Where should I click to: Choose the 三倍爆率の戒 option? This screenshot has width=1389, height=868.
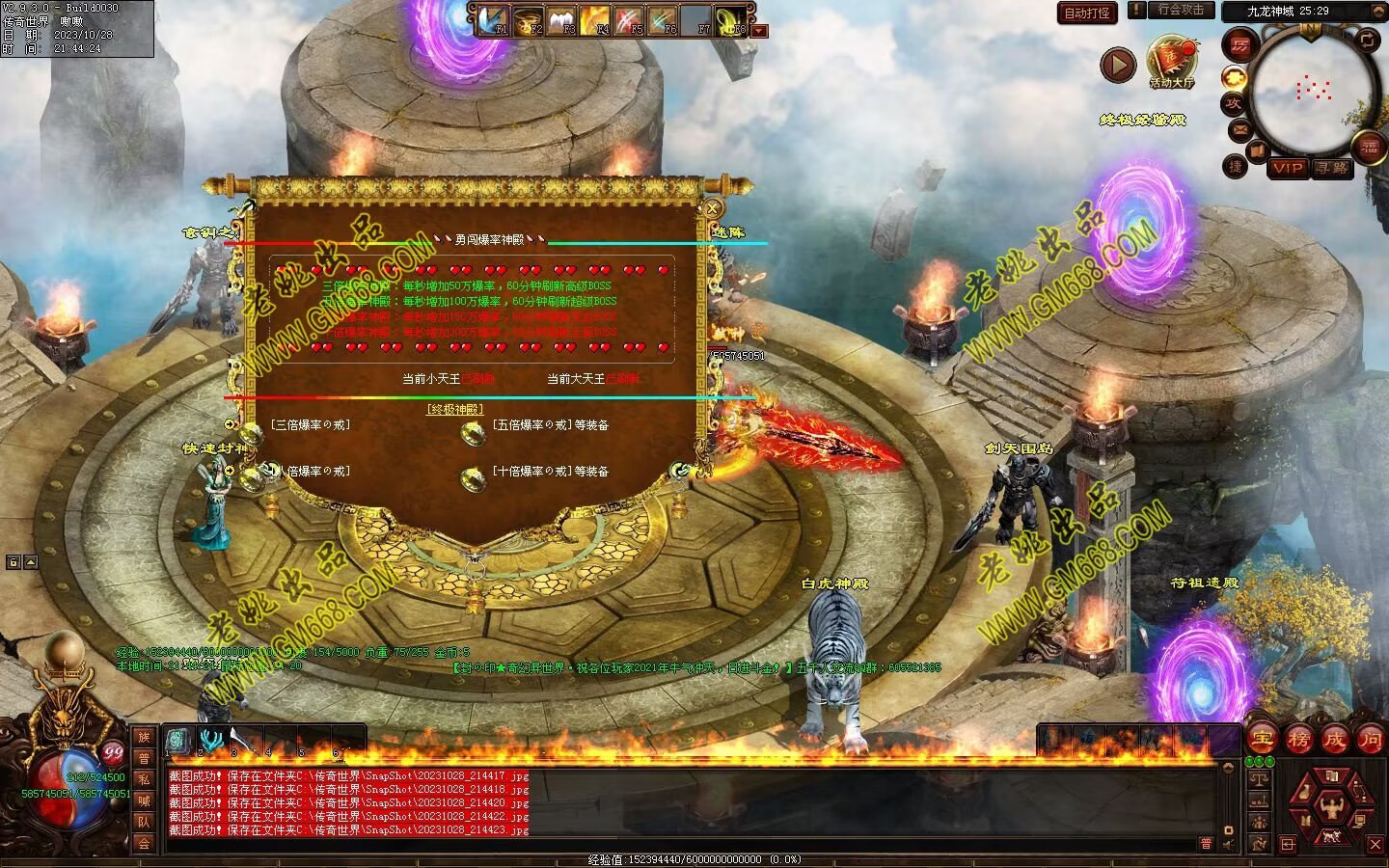[310, 424]
